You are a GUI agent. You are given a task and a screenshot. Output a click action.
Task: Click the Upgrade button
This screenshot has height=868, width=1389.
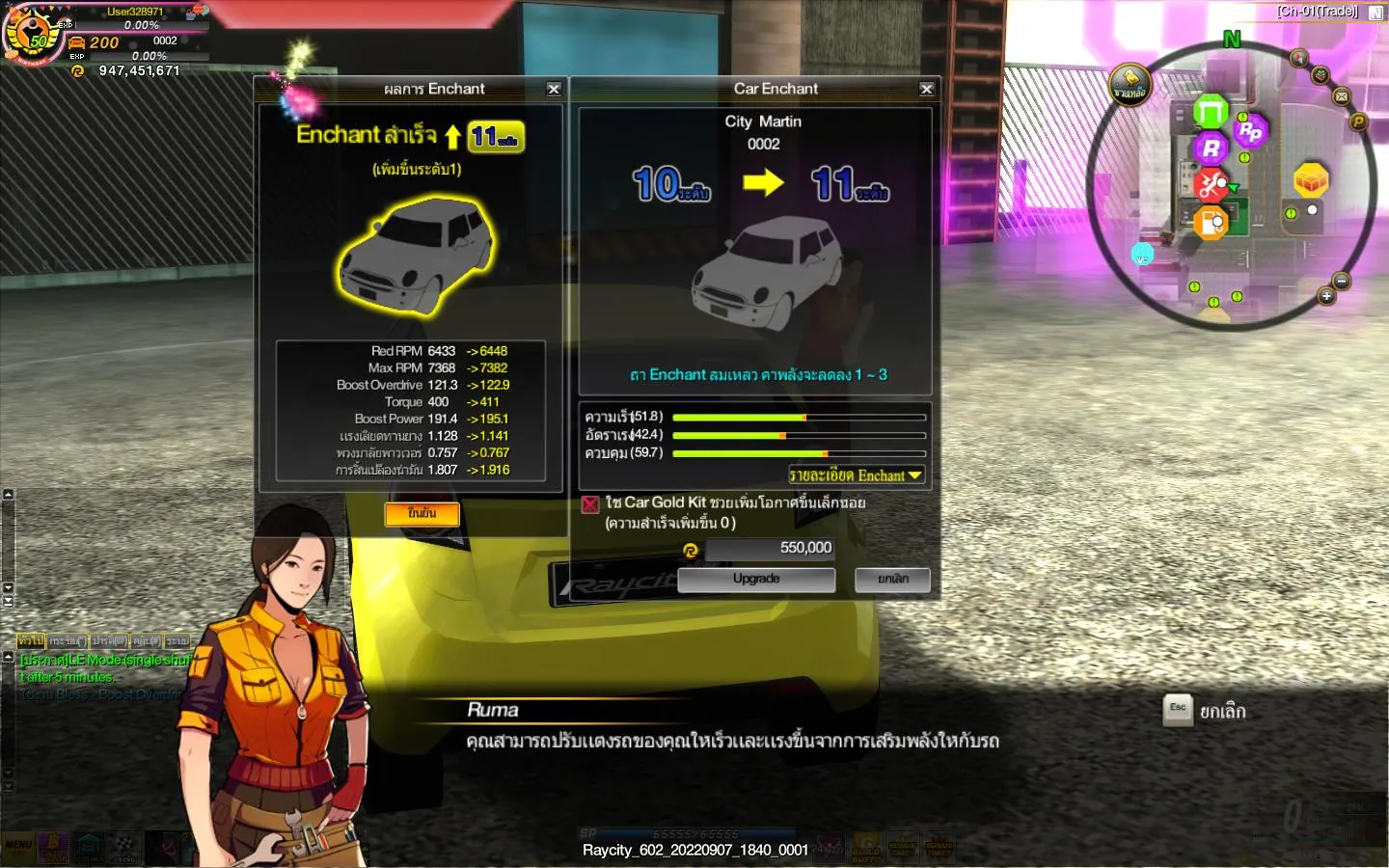[x=756, y=580]
